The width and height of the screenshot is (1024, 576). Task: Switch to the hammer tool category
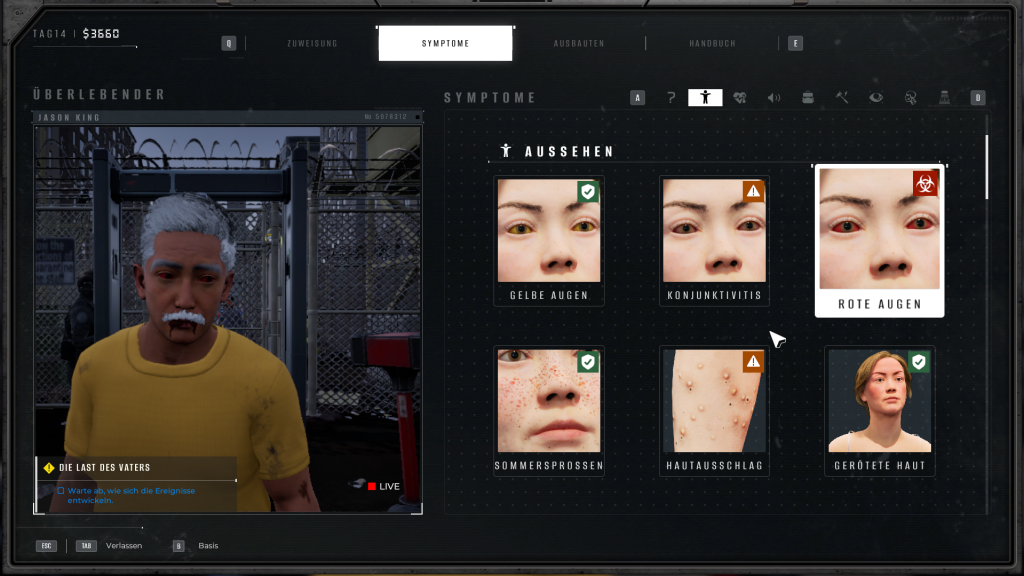pos(842,98)
